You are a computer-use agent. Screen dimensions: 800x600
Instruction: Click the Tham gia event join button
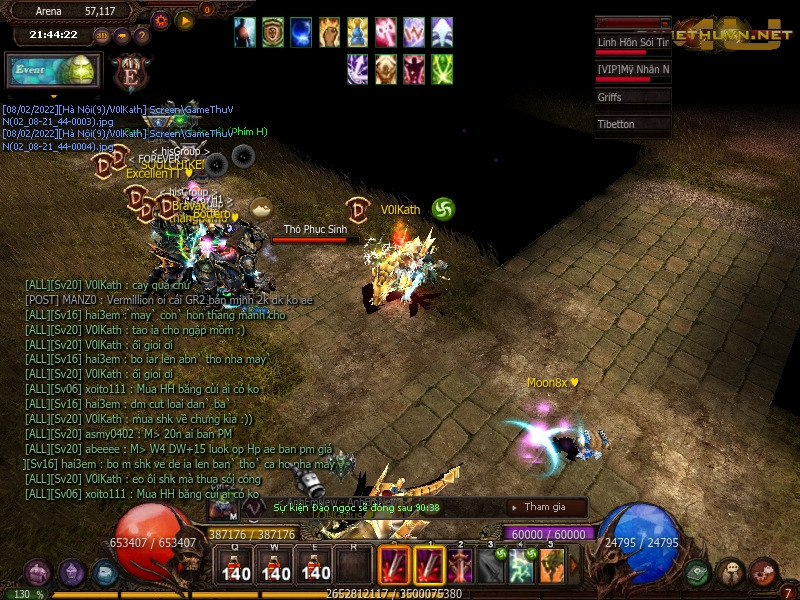545,507
